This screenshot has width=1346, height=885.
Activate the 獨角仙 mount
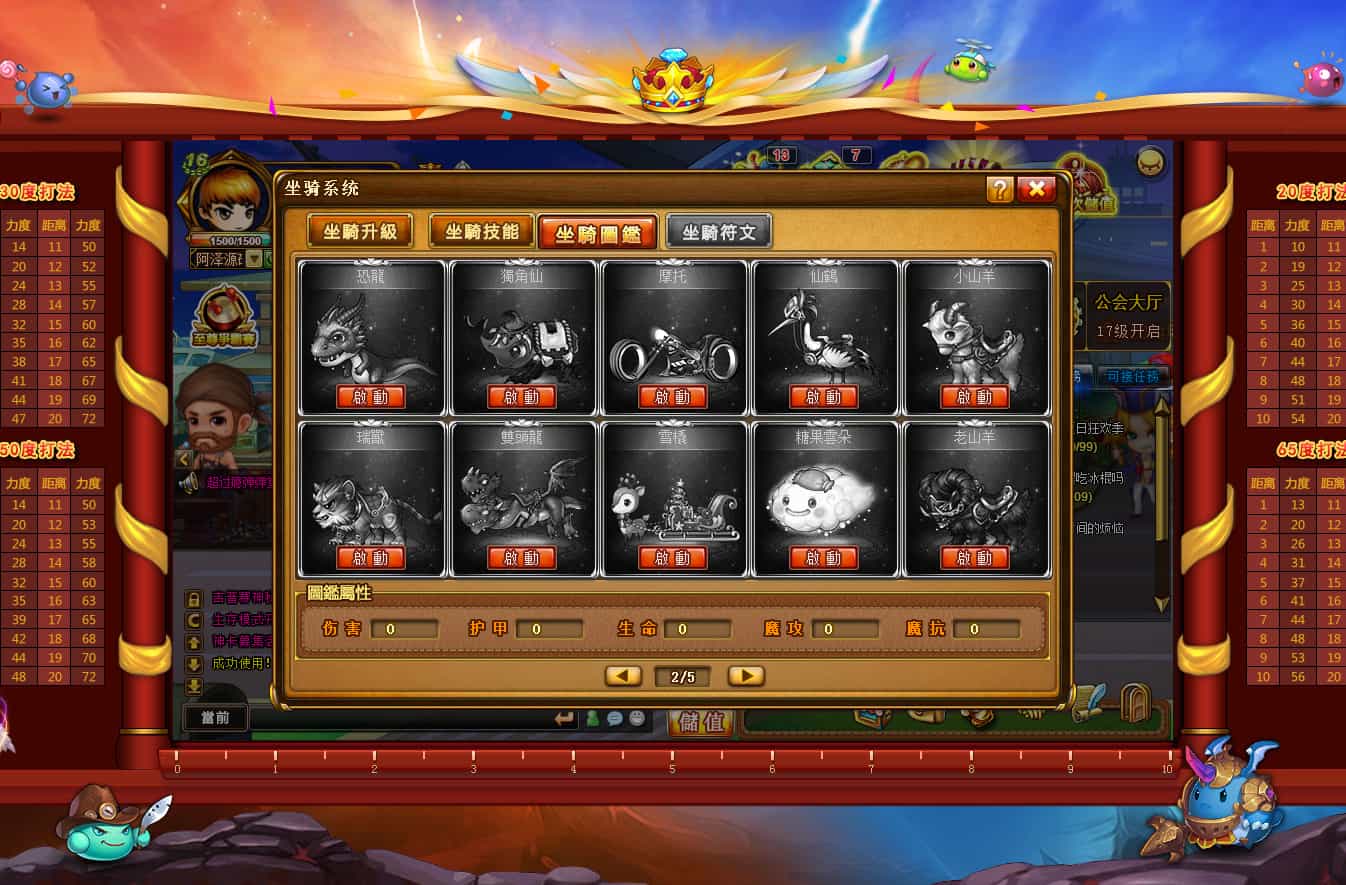521,397
